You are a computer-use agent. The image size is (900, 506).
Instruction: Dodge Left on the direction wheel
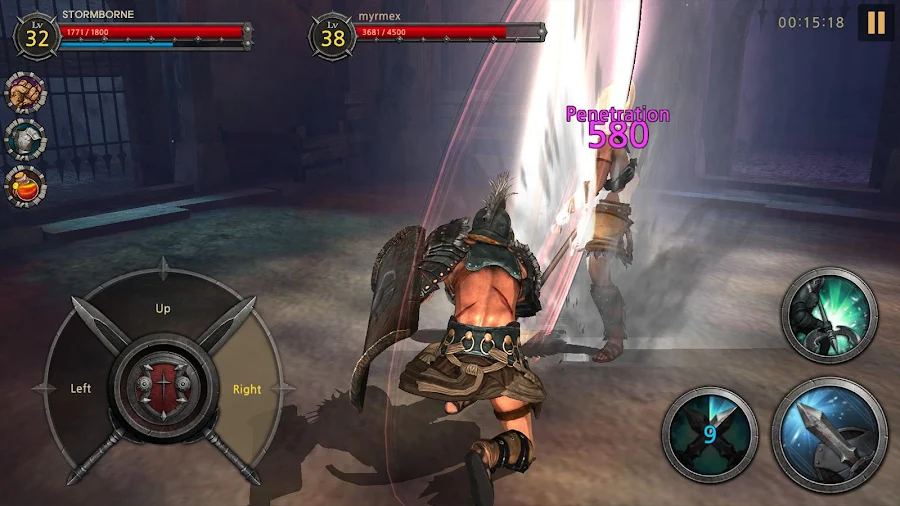81,388
